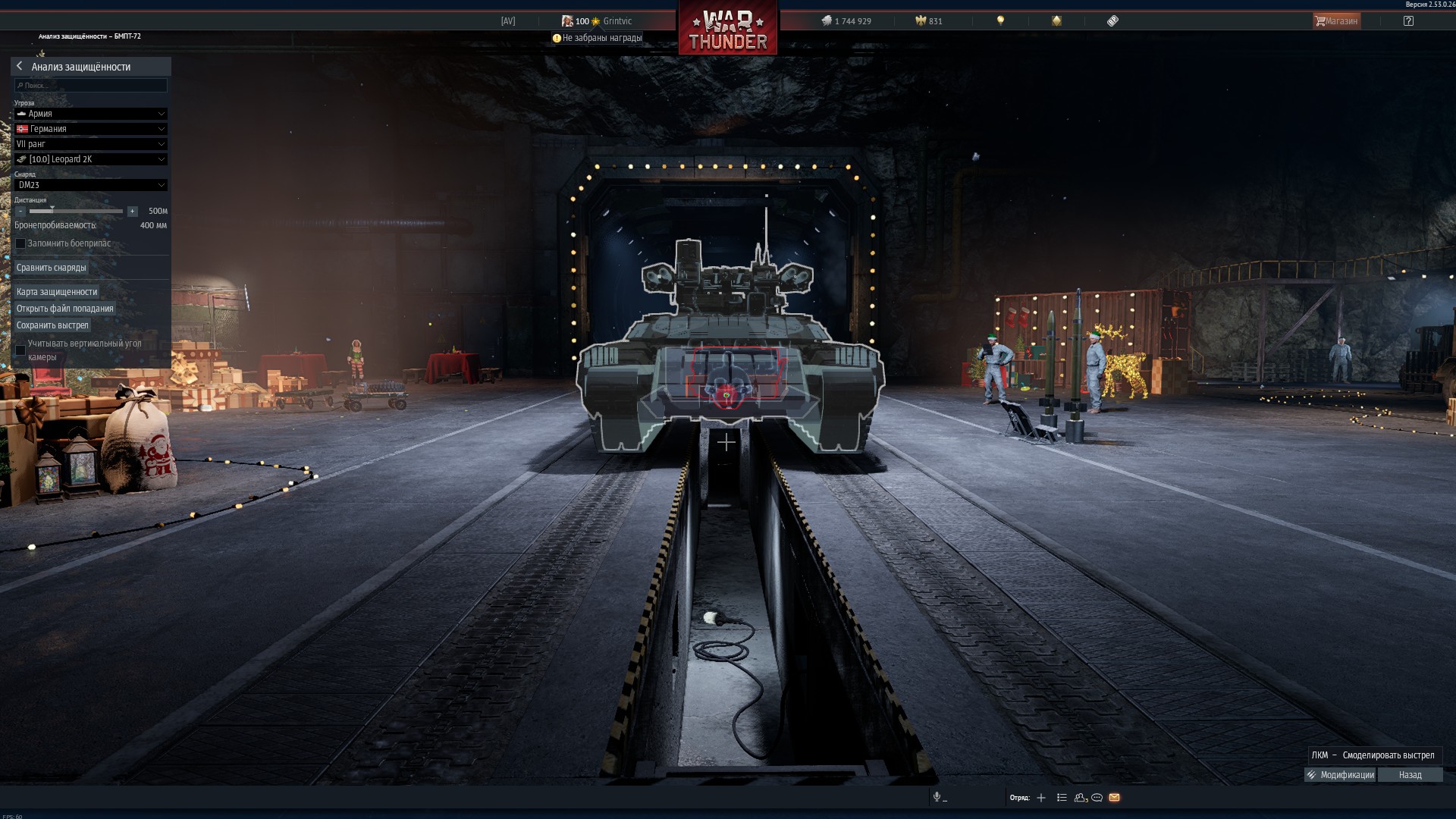Image resolution: width=1456 pixels, height=819 pixels.
Task: Click Сохранить выстрел to save the shot
Action: click(x=52, y=325)
